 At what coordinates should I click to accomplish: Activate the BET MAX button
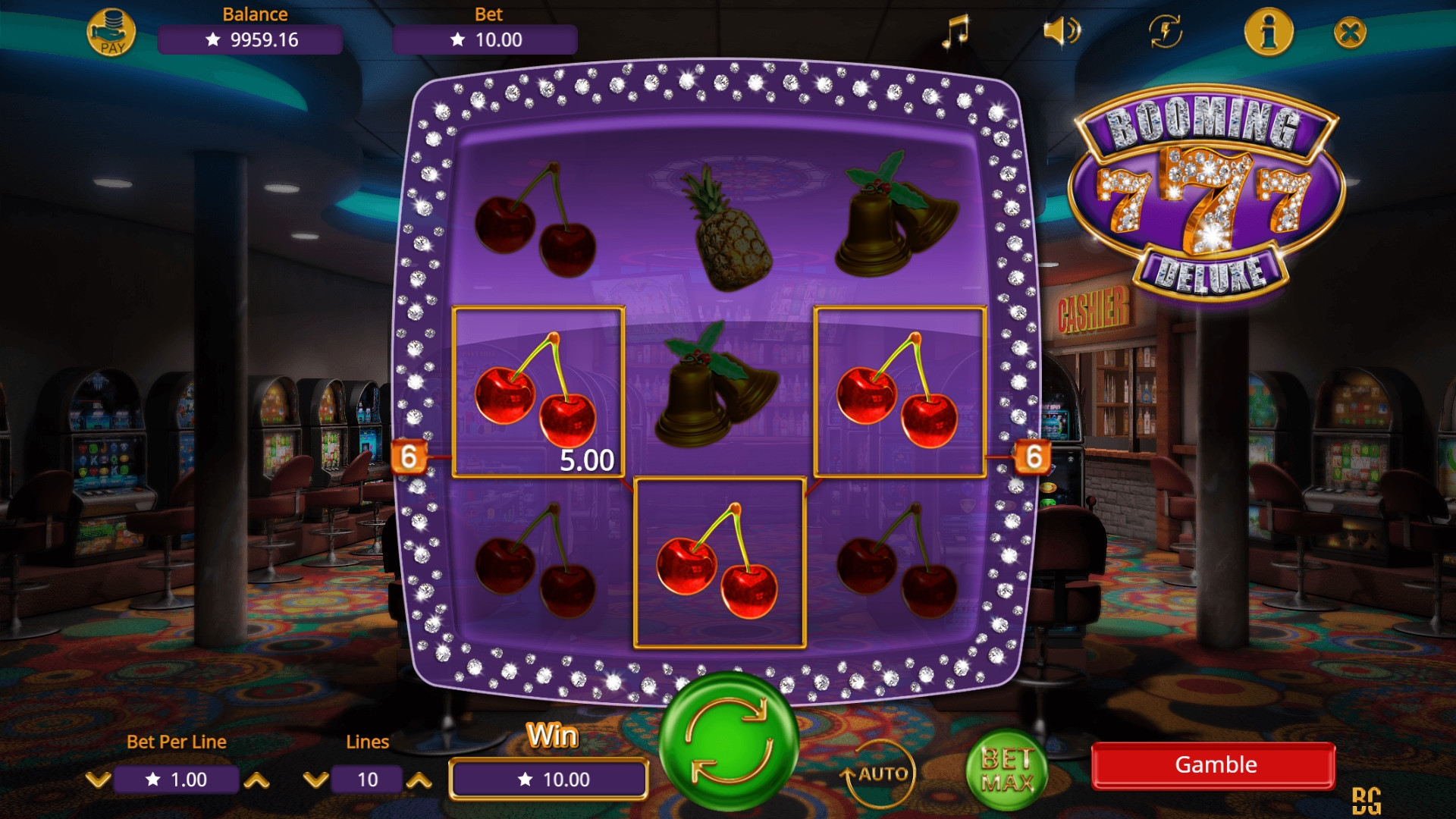[x=1006, y=770]
